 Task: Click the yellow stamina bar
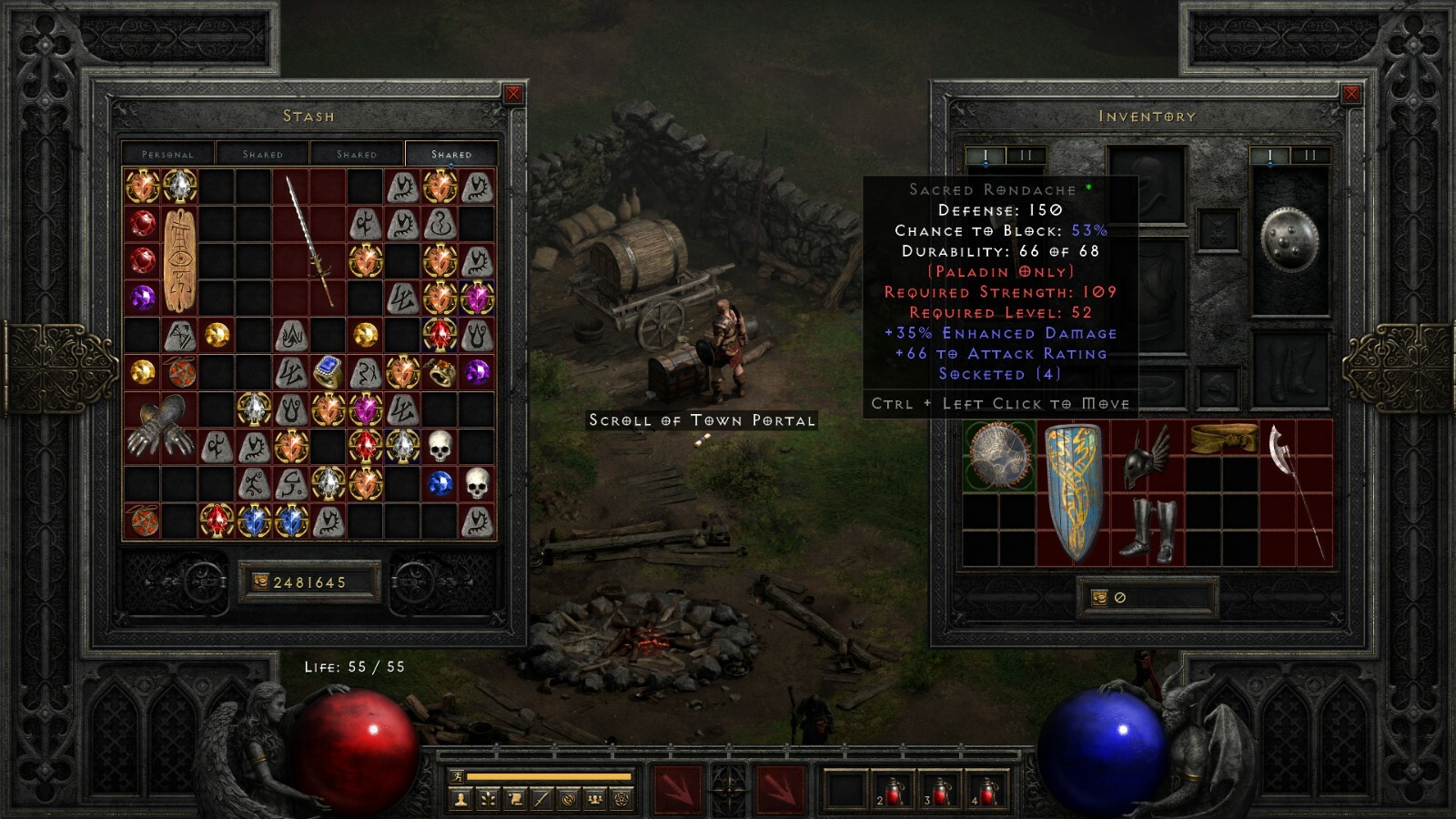(546, 775)
